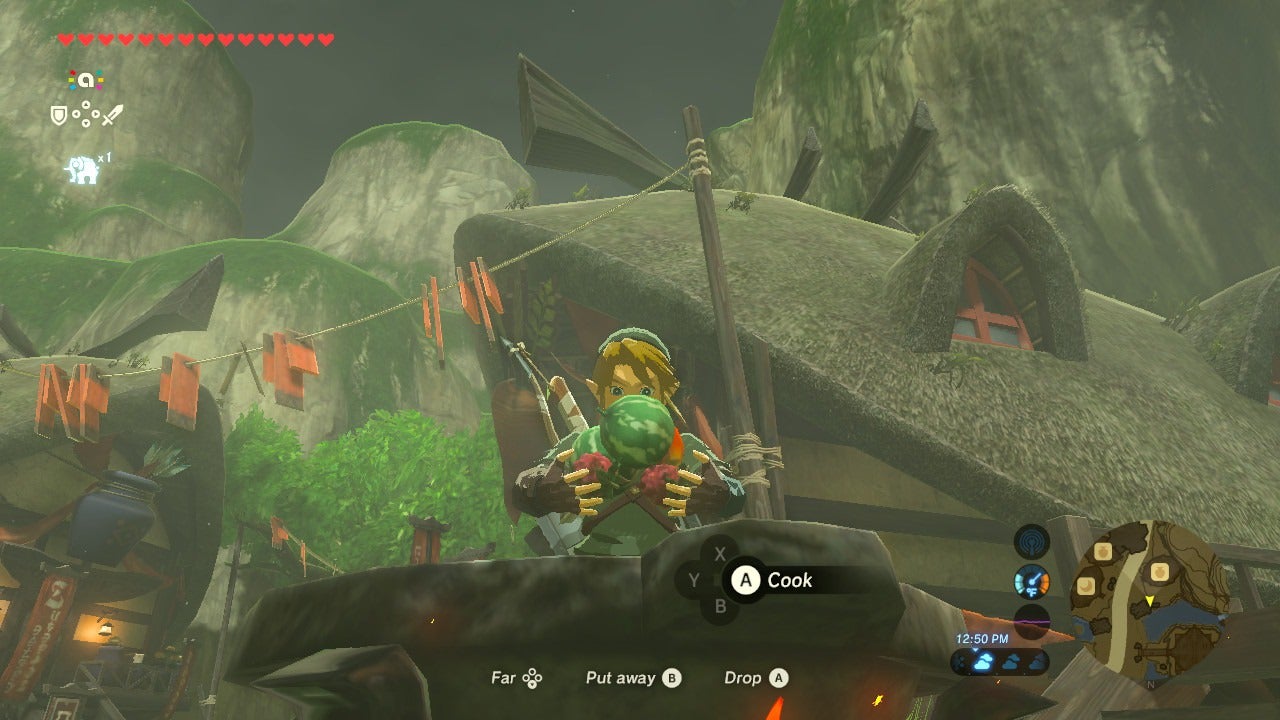Select the shield icon beside the D-pad
Viewport: 1280px width, 720px height.
click(x=58, y=114)
